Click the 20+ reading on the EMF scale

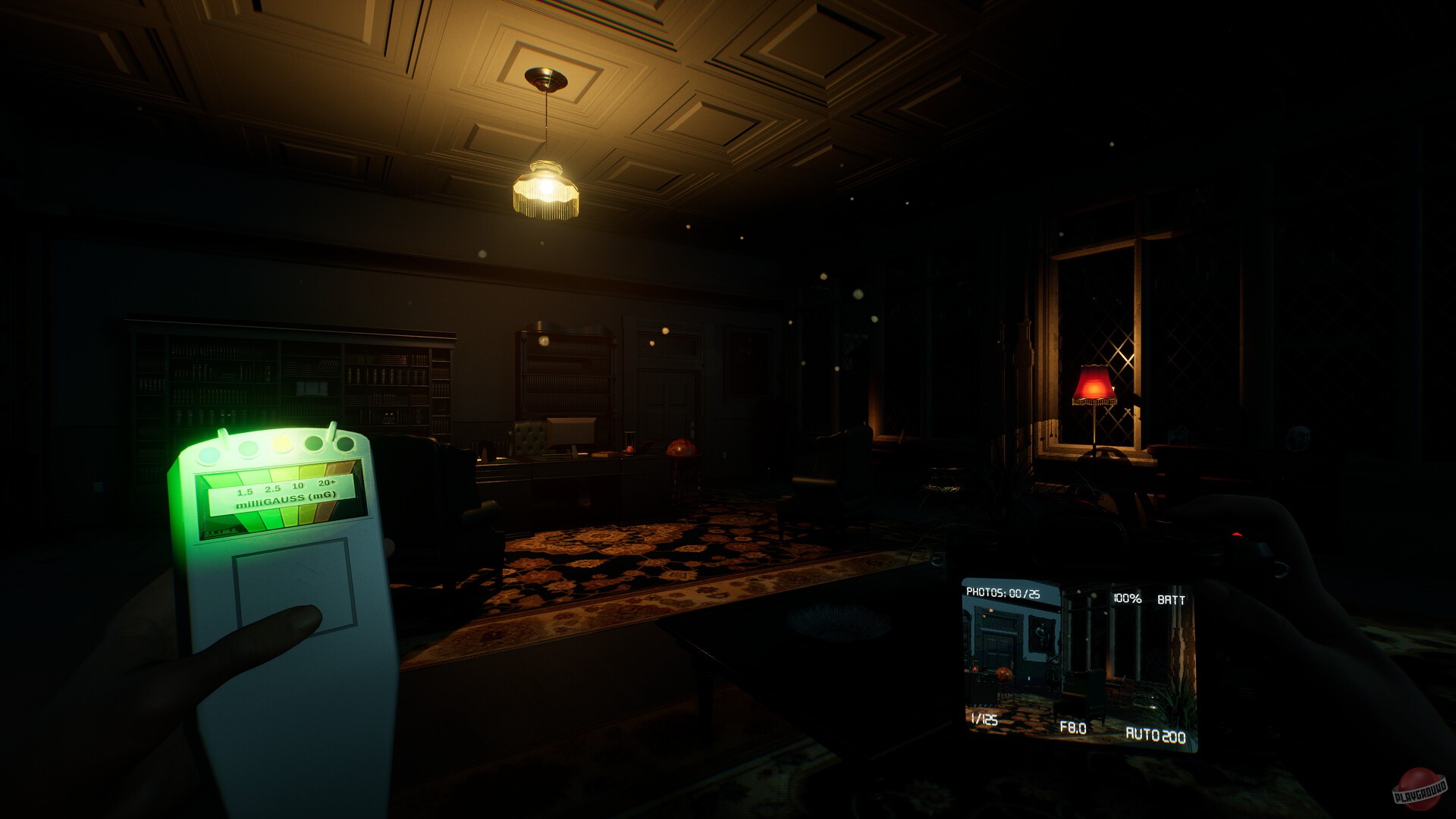point(328,482)
